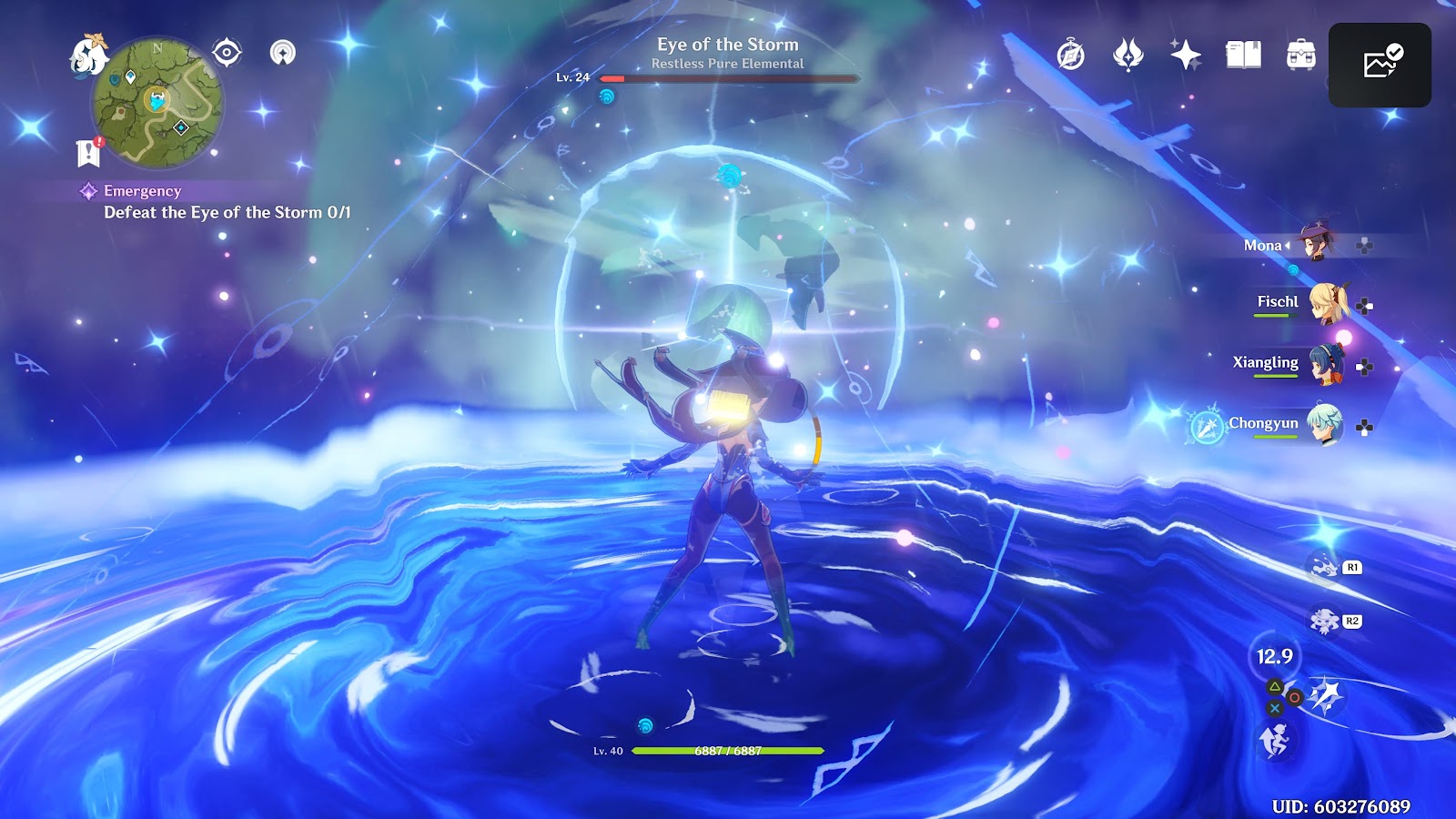Viewport: 1456px width, 819px height.
Task: Open the map from the minimap
Action: pyautogui.click(x=158, y=103)
